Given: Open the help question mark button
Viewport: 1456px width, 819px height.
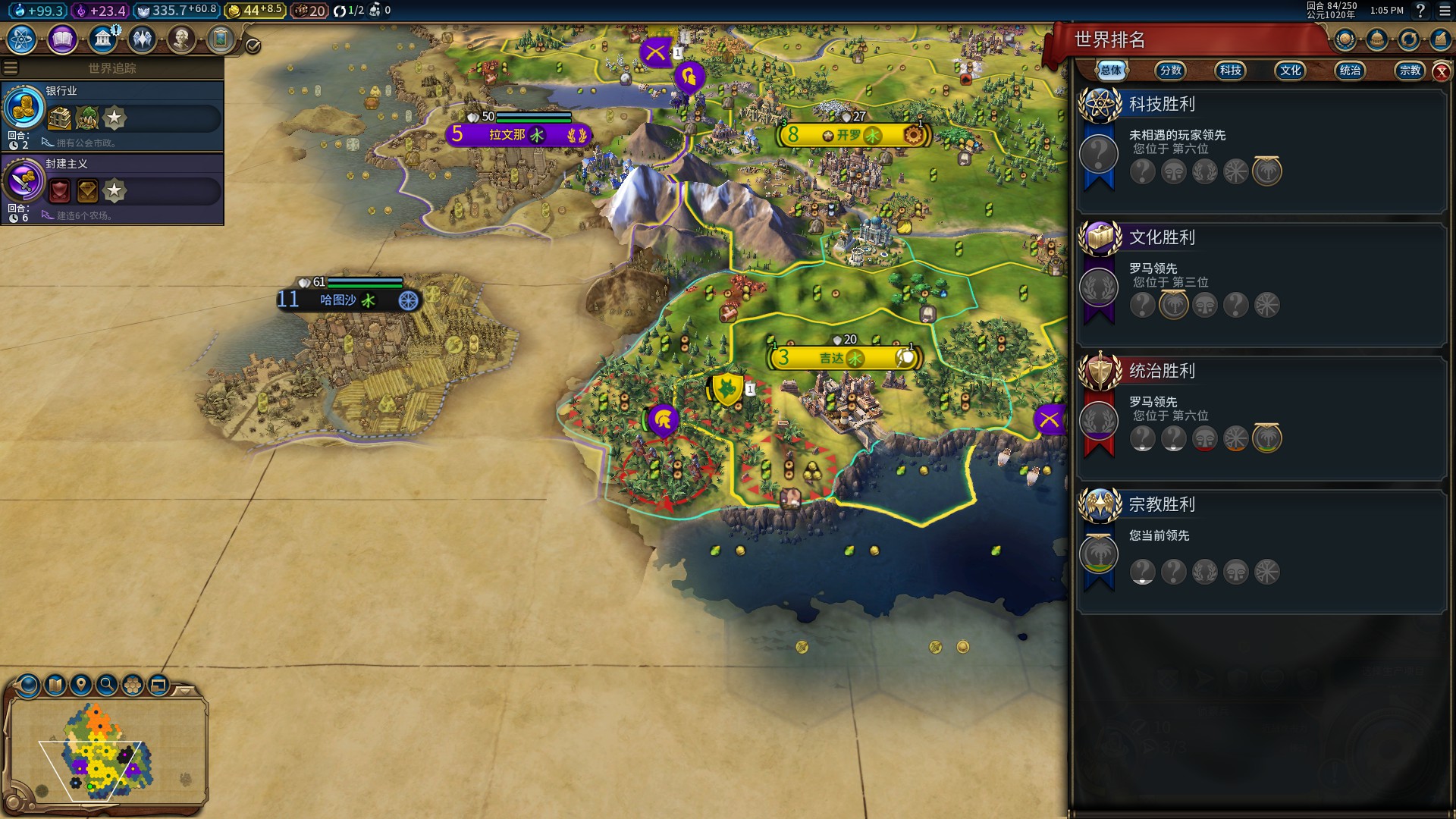Looking at the screenshot, I should (x=1420, y=11).
